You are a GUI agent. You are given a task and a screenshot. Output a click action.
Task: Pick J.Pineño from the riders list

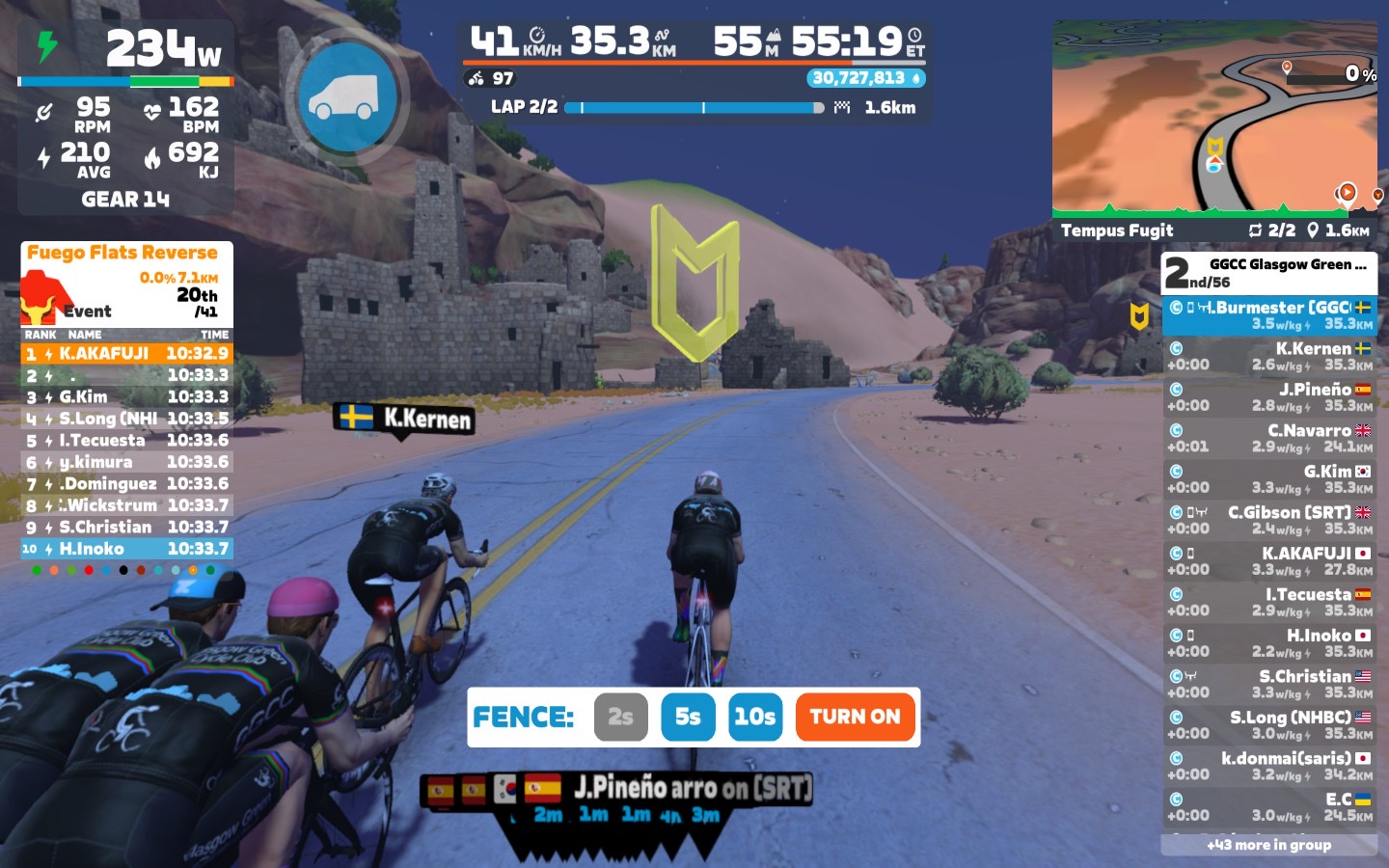tap(1268, 396)
